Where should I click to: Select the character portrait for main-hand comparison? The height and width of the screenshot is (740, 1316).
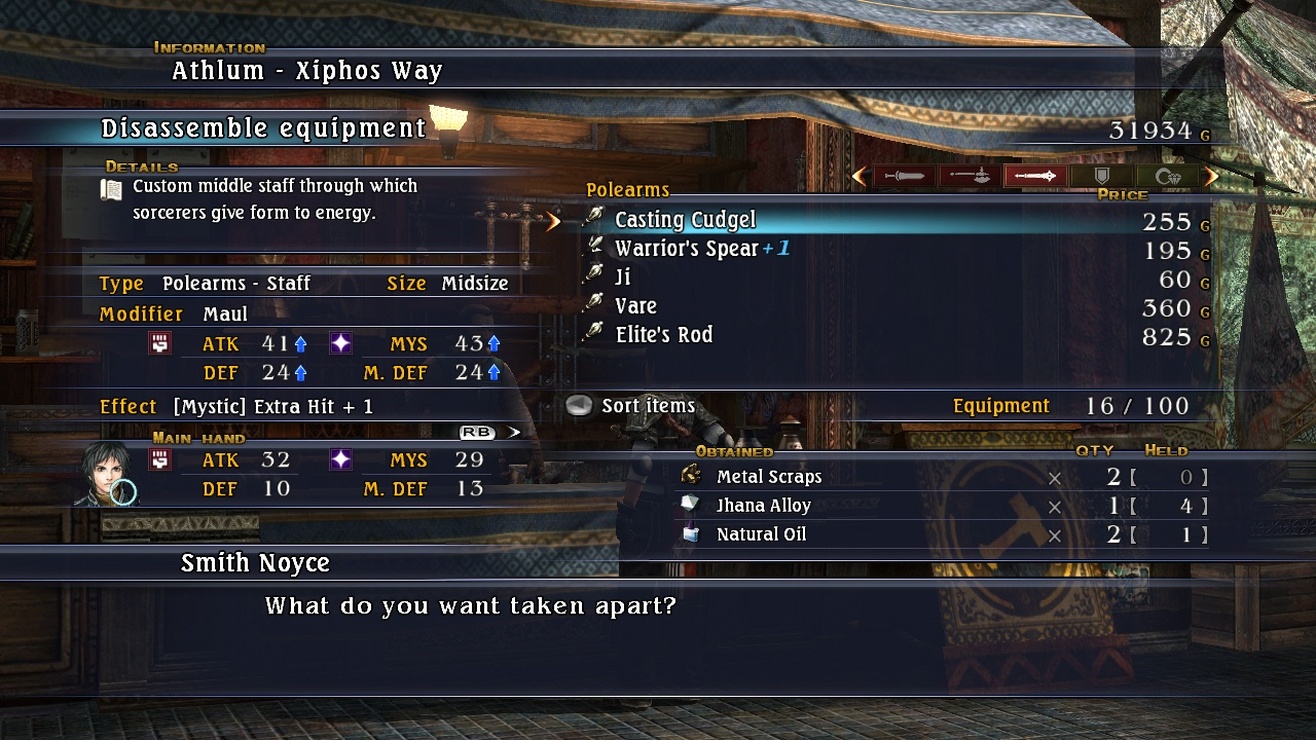point(106,474)
